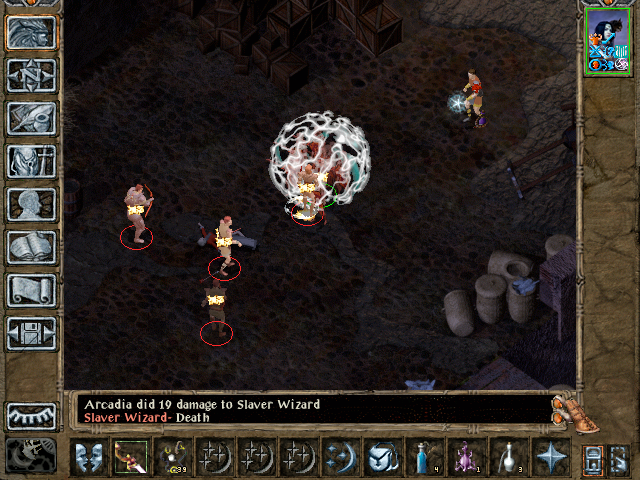Open the journal with the quill icon
Screen dimensions: 640x480
pyautogui.click(x=31, y=118)
